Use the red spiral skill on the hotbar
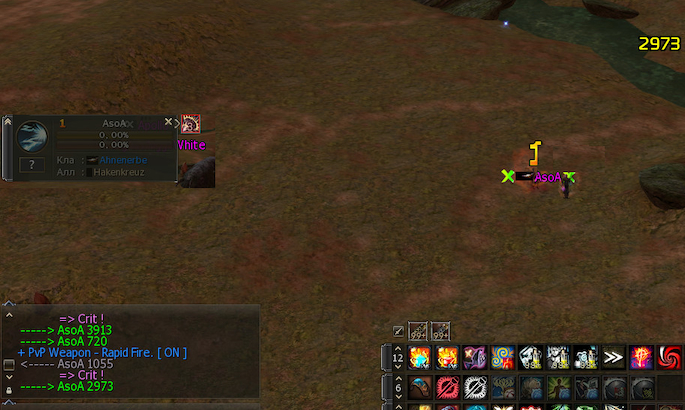The image size is (685, 410). coord(669,357)
